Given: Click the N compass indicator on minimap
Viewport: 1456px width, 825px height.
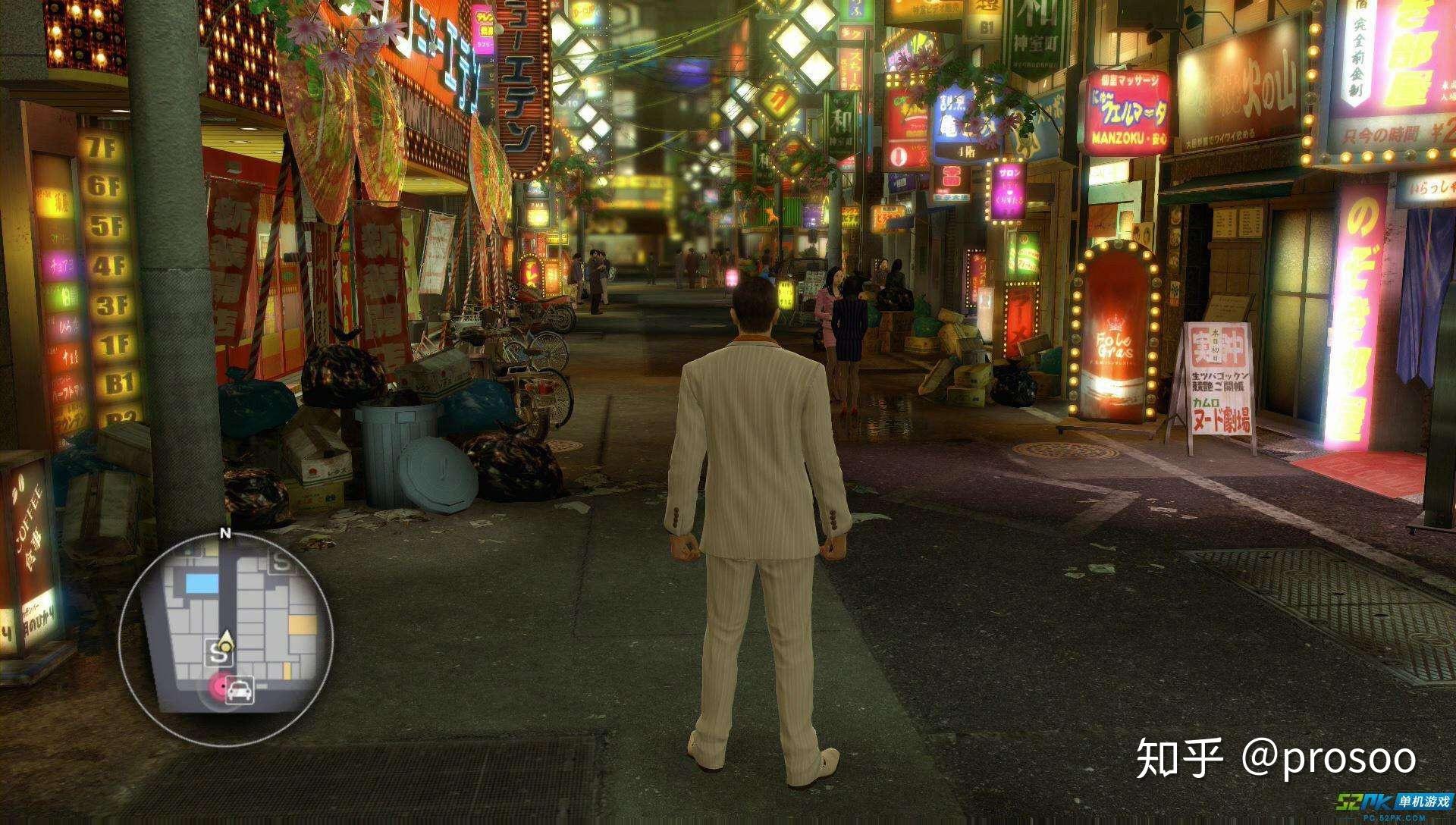Looking at the screenshot, I should point(224,533).
